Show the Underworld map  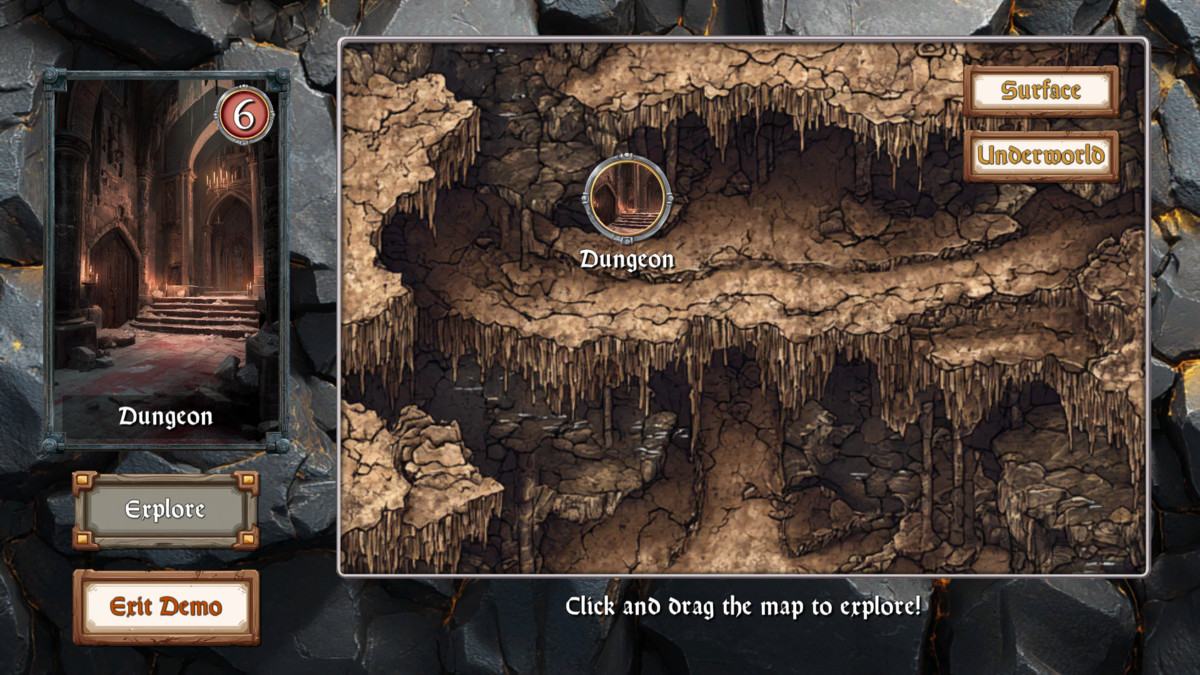(1041, 156)
